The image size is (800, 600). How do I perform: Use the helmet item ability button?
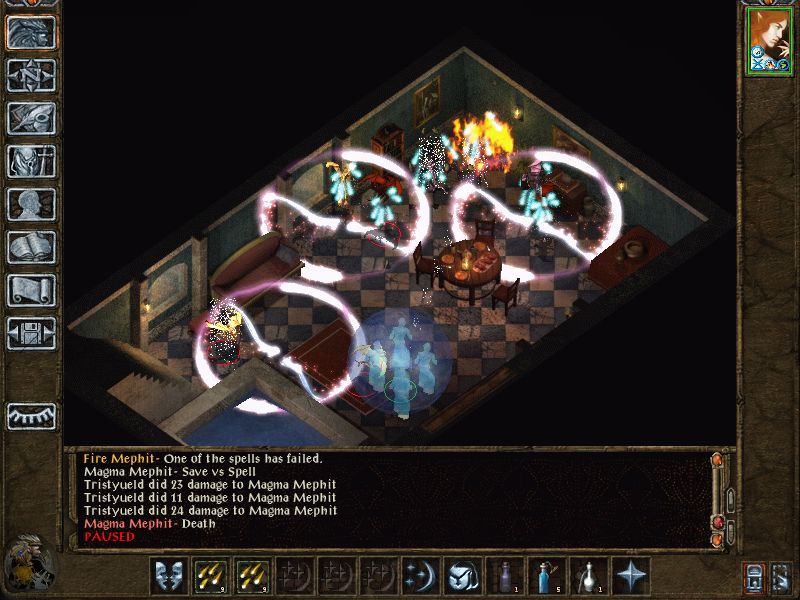point(462,576)
